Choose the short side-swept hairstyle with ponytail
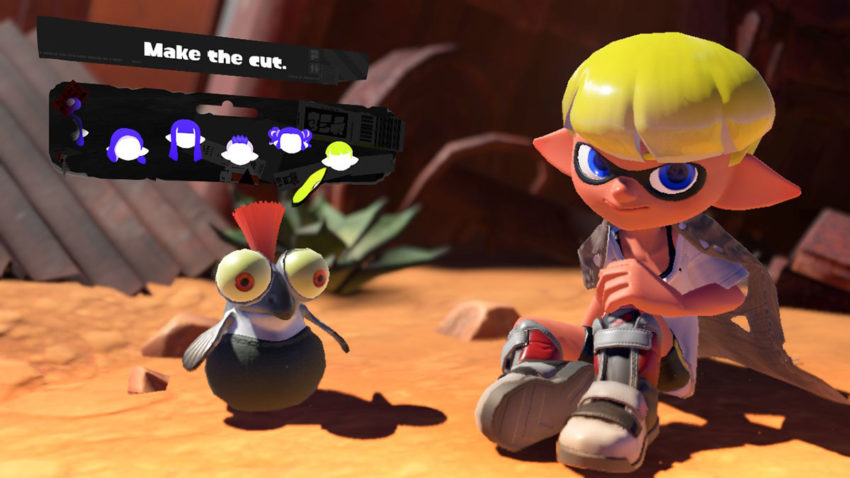The width and height of the screenshot is (850, 478). (x=128, y=146)
